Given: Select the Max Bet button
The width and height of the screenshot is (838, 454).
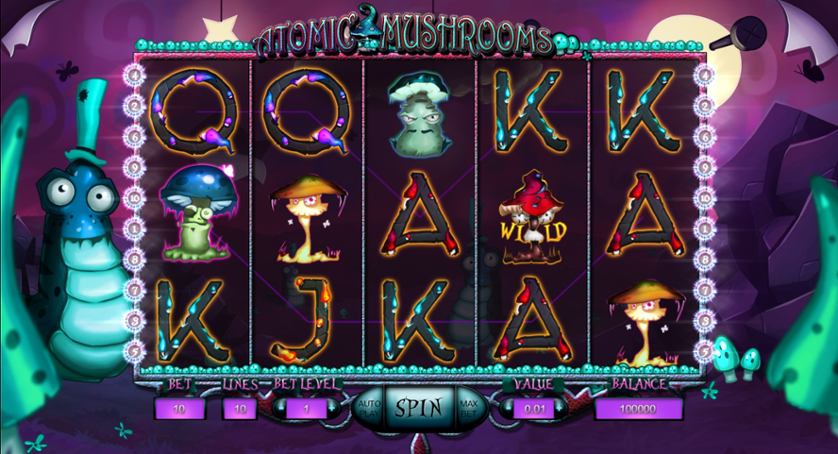Looking at the screenshot, I should coord(469,407).
